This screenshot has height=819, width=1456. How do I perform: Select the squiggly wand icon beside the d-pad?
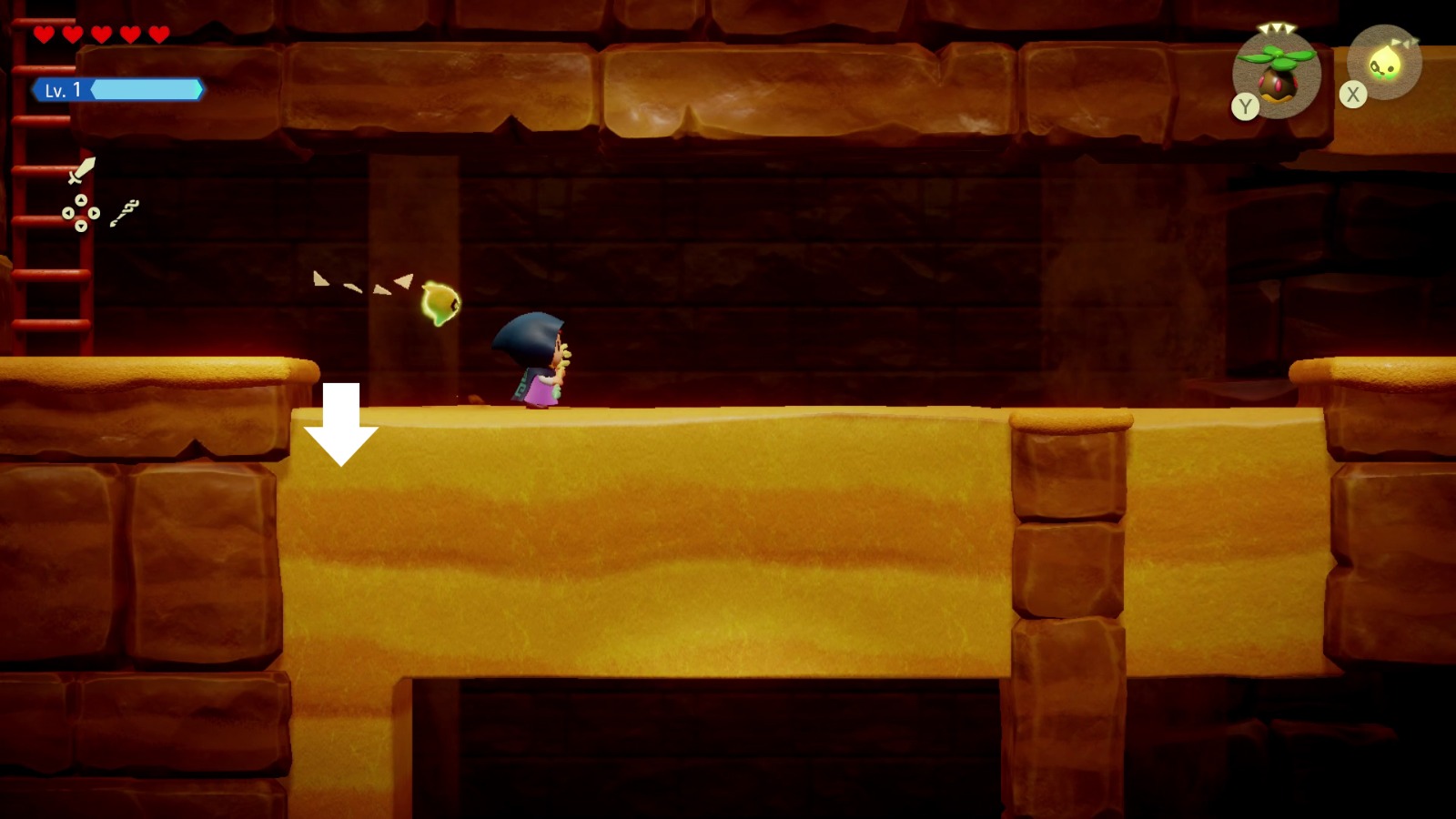point(126,214)
